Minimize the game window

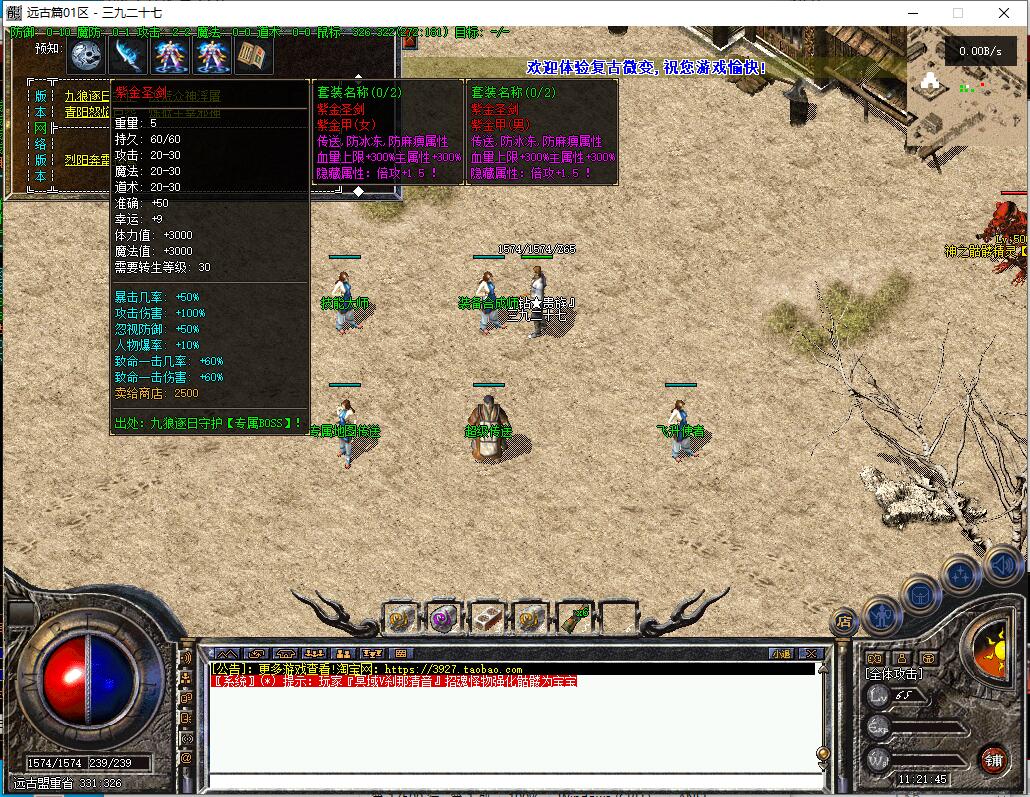click(912, 13)
